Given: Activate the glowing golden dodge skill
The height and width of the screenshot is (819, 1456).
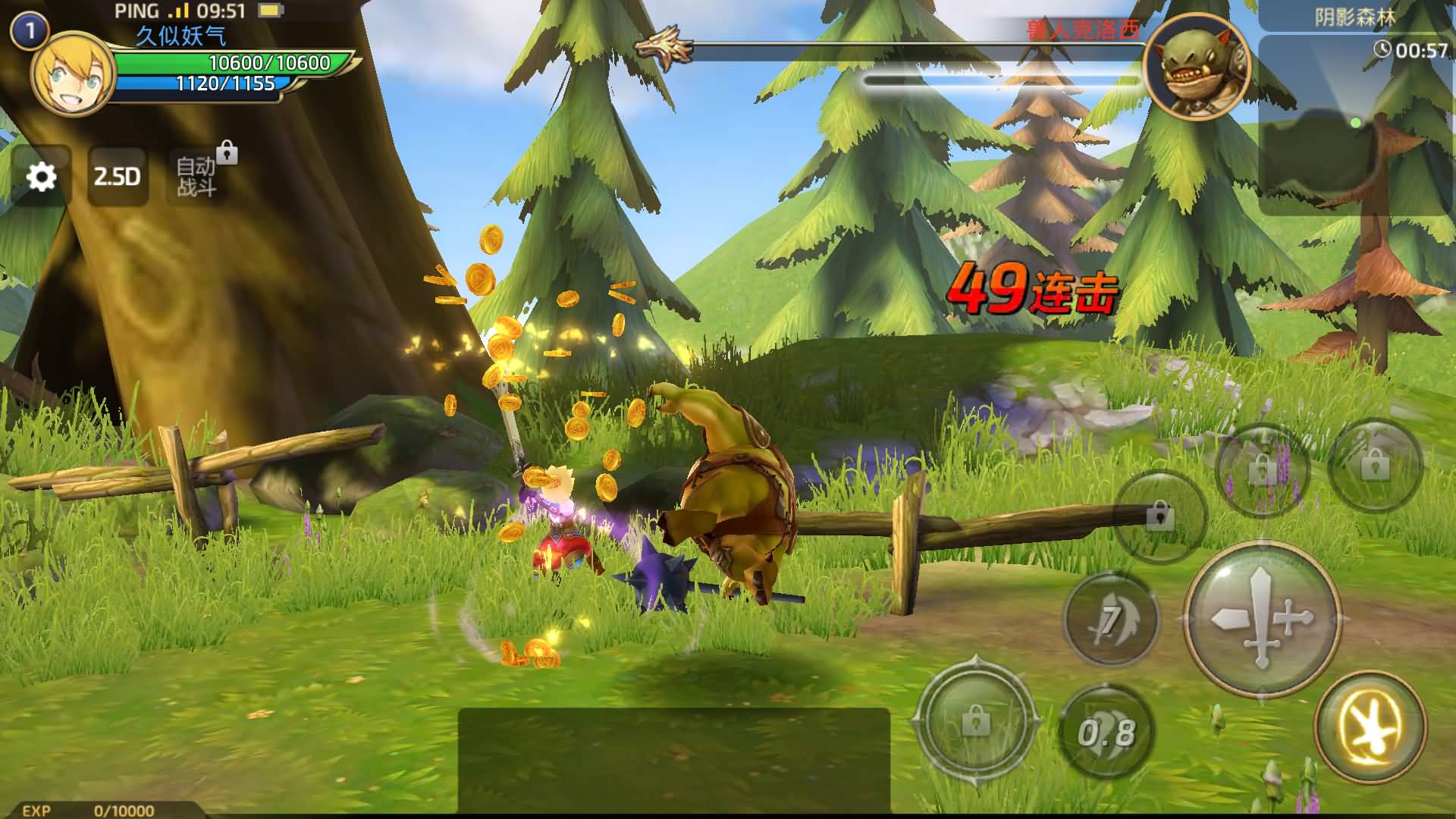Looking at the screenshot, I should click(x=1370, y=727).
